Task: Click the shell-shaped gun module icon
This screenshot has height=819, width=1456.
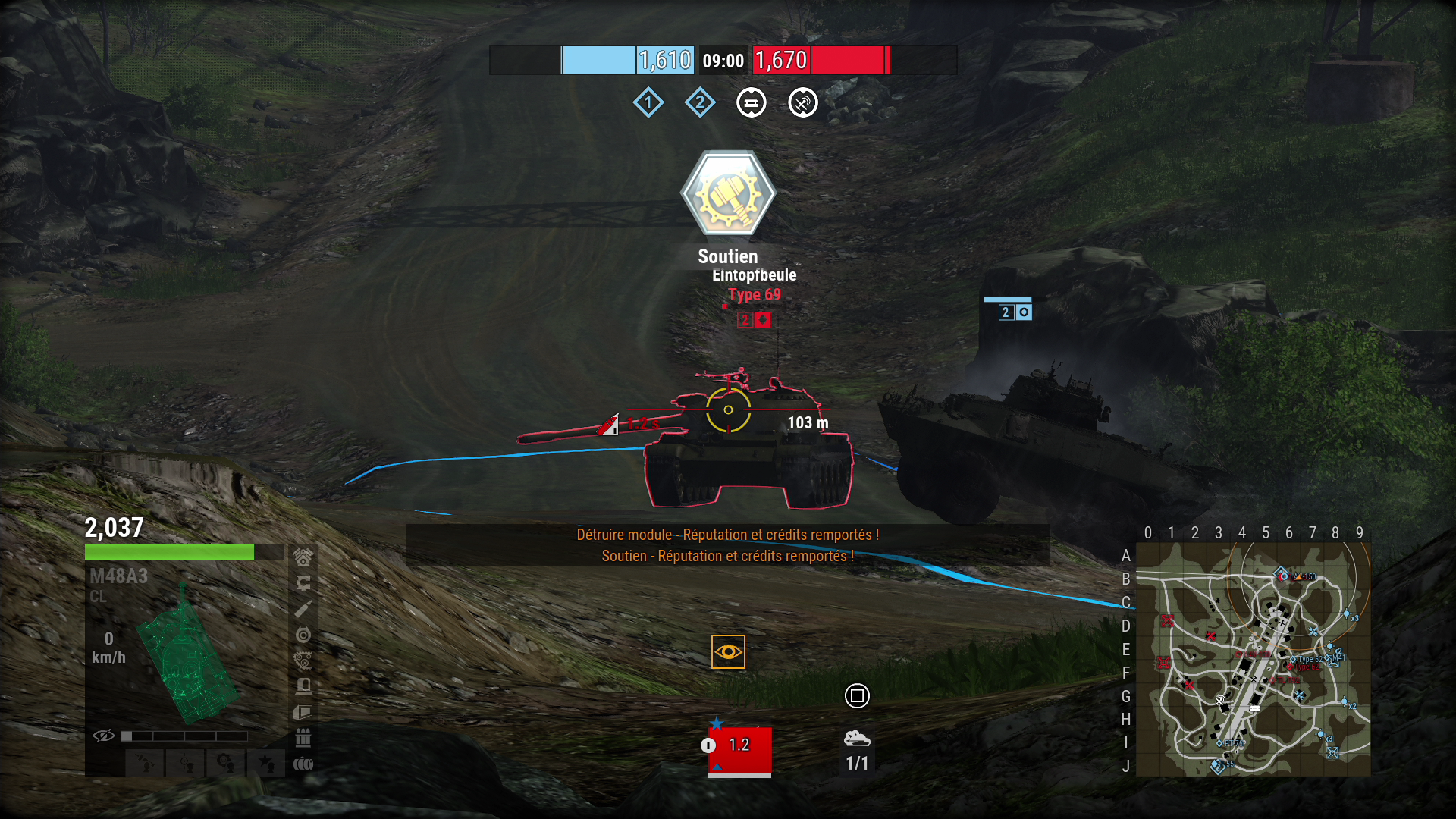Action: pyautogui.click(x=303, y=609)
